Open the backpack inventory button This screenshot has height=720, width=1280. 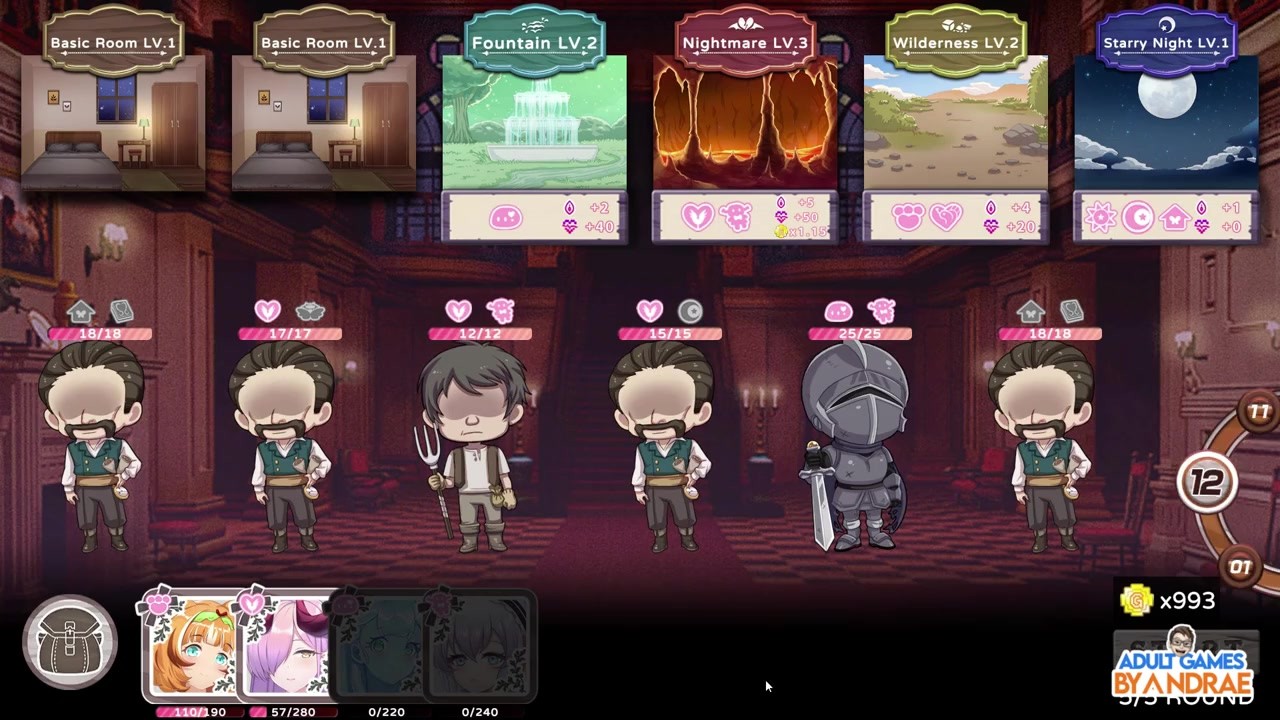70,643
